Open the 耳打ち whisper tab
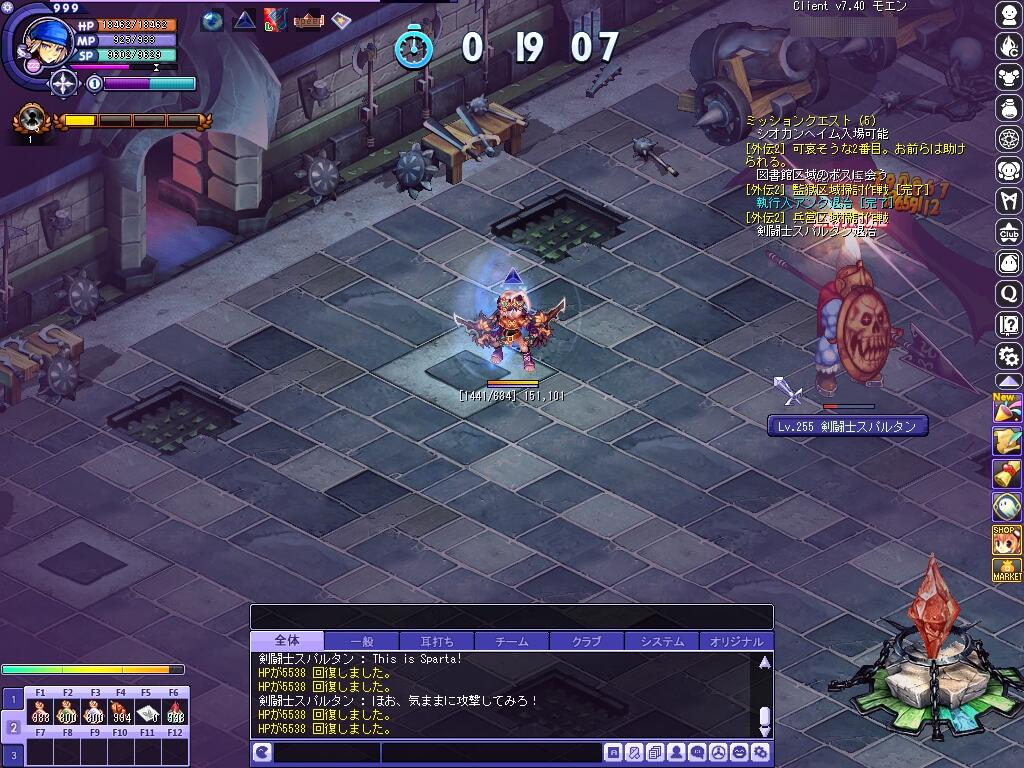 (436, 641)
